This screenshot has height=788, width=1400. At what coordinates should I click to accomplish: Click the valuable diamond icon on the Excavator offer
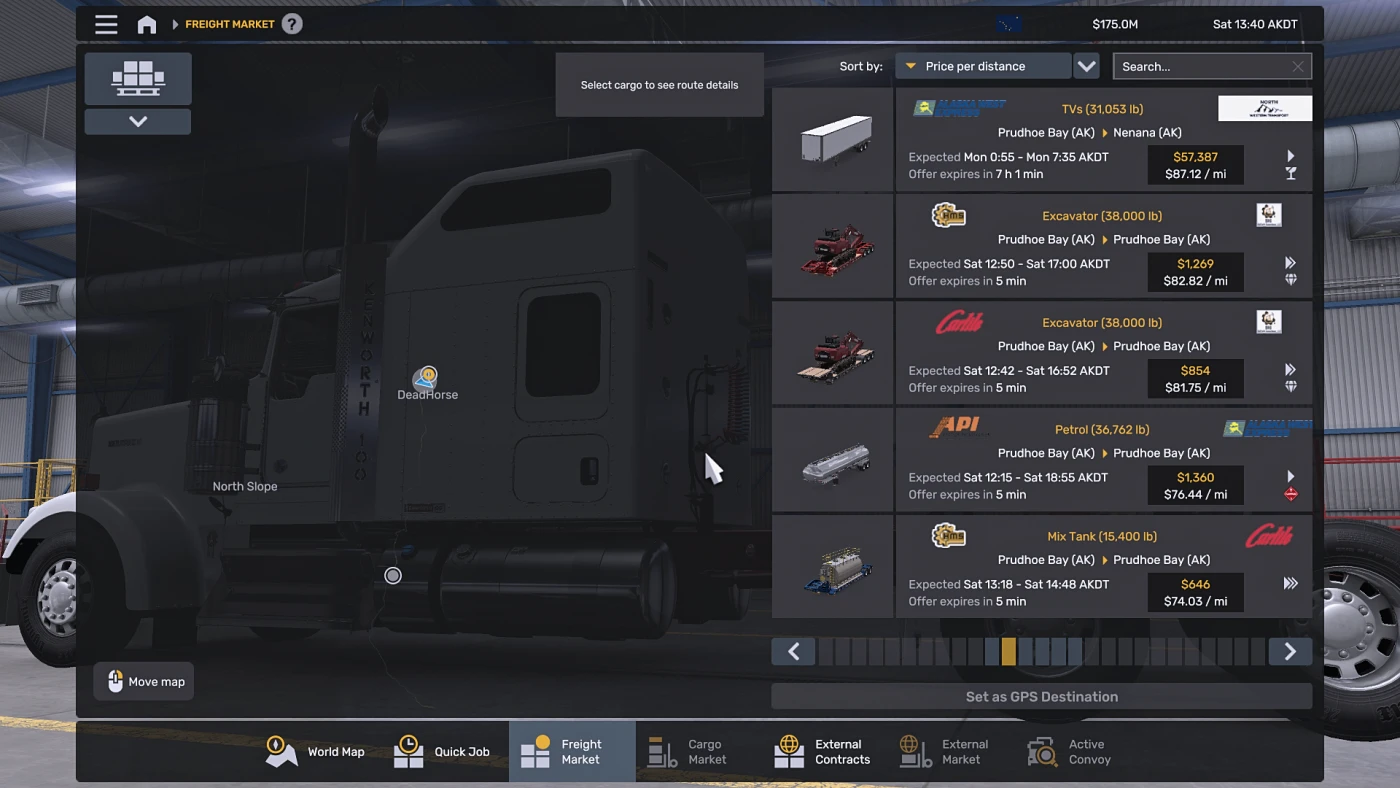point(1290,280)
